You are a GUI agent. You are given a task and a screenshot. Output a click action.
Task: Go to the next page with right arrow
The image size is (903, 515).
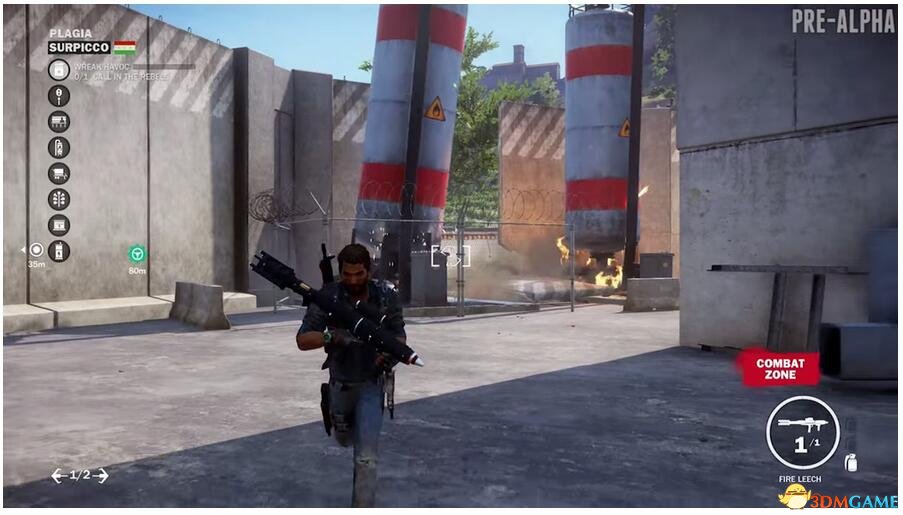point(100,475)
